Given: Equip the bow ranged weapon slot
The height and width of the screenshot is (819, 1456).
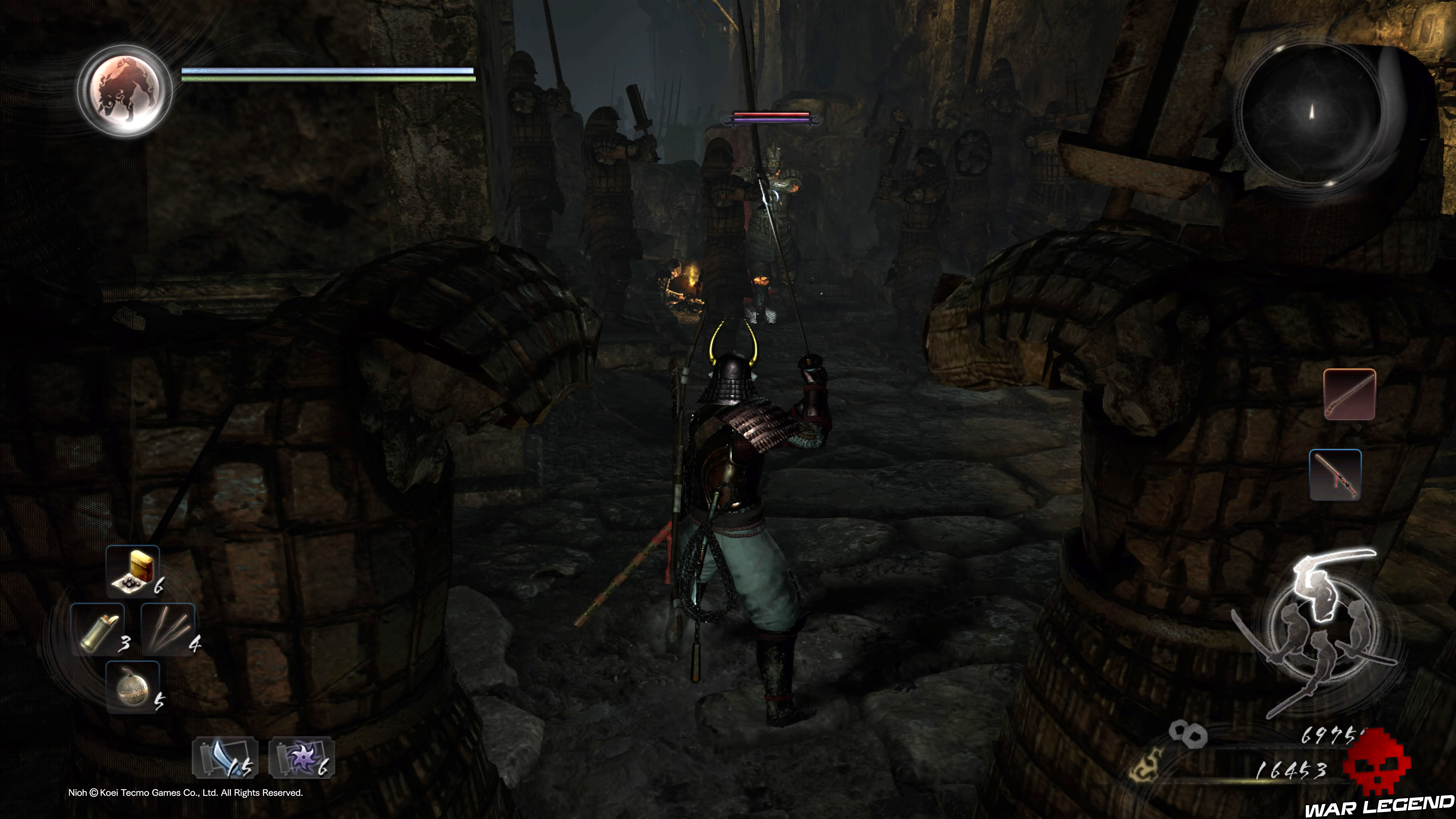Looking at the screenshot, I should coord(1335,475).
